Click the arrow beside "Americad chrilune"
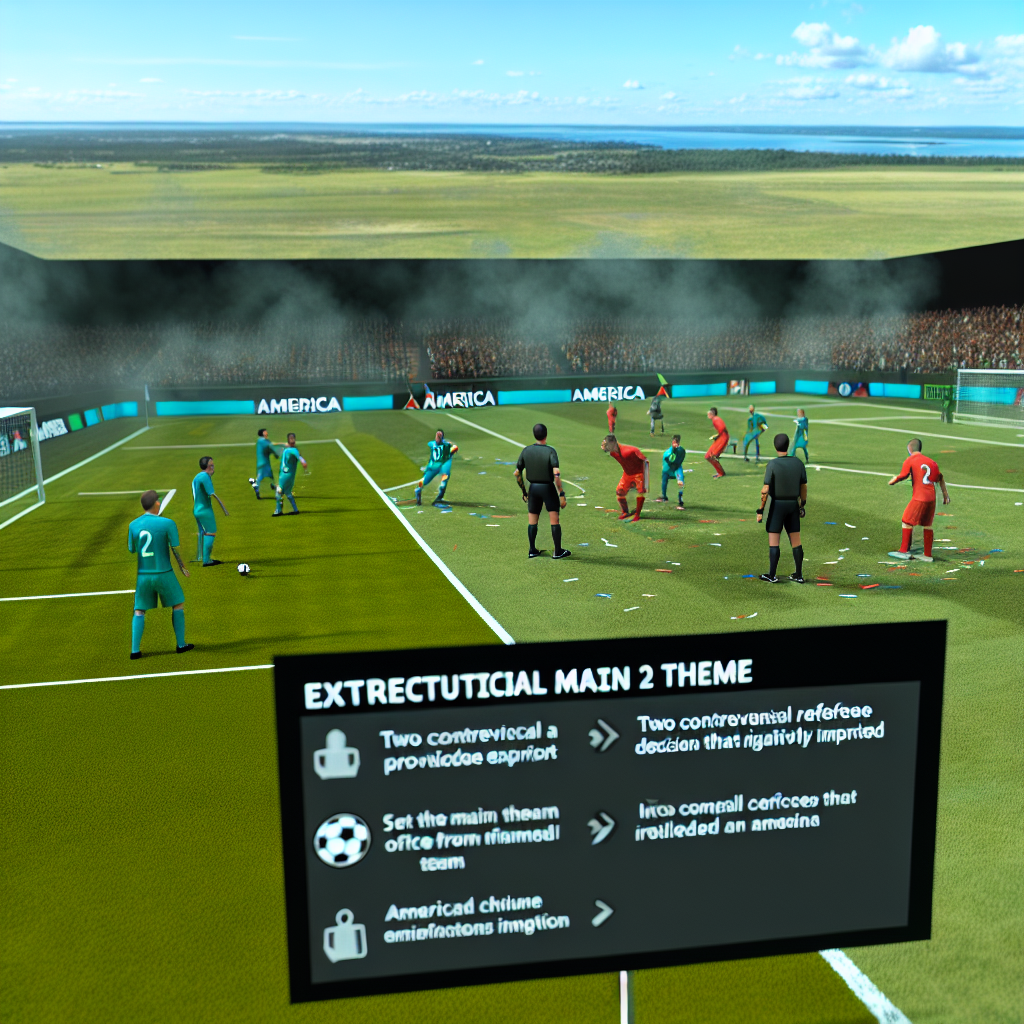The height and width of the screenshot is (1024, 1024). tap(603, 912)
